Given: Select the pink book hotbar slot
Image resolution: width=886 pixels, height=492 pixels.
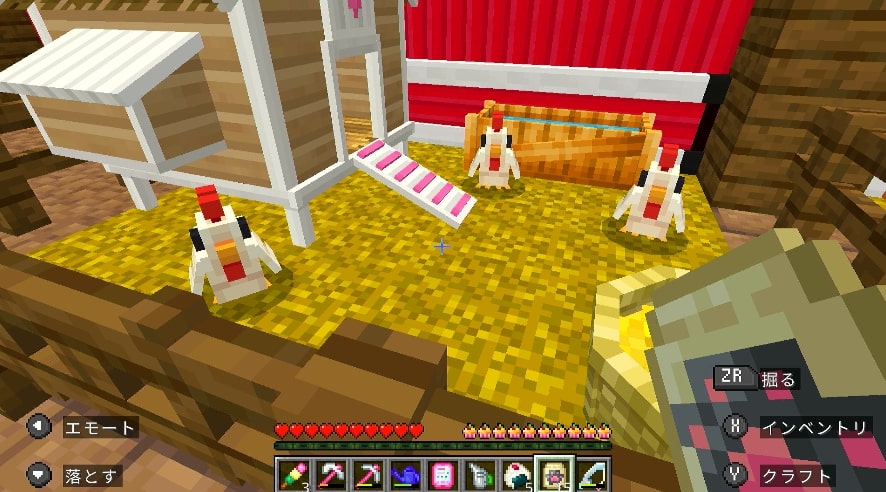Looking at the screenshot, I should tap(443, 473).
